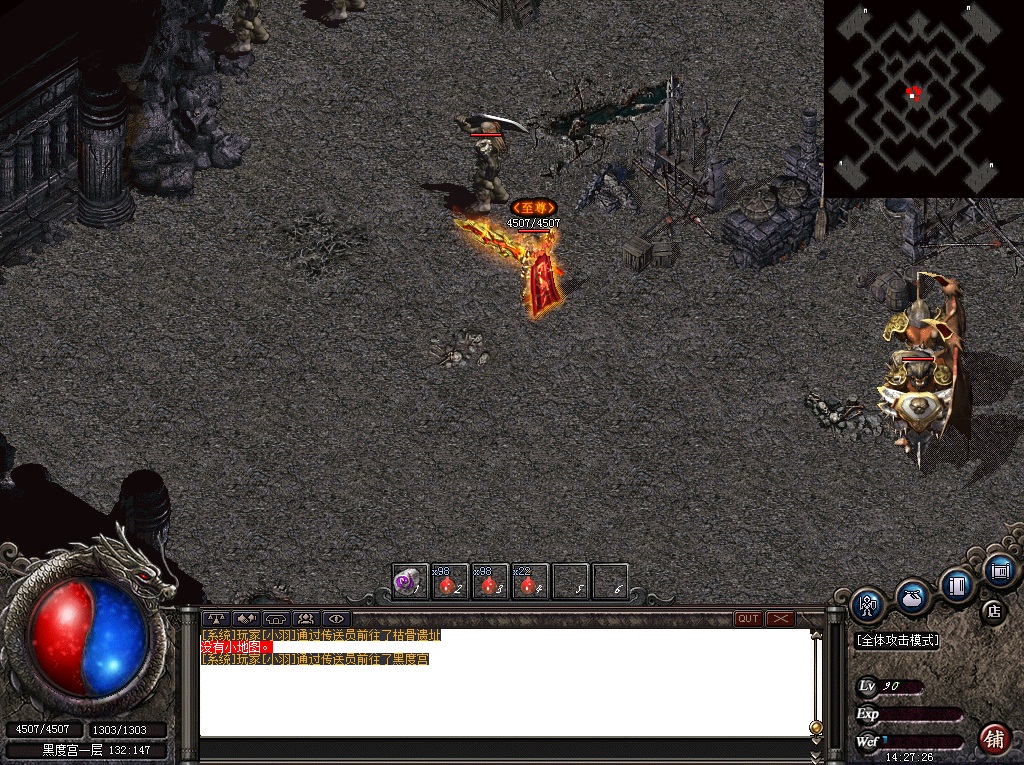Click the red 铺 stall button
This screenshot has width=1024, height=765.
tap(993, 739)
